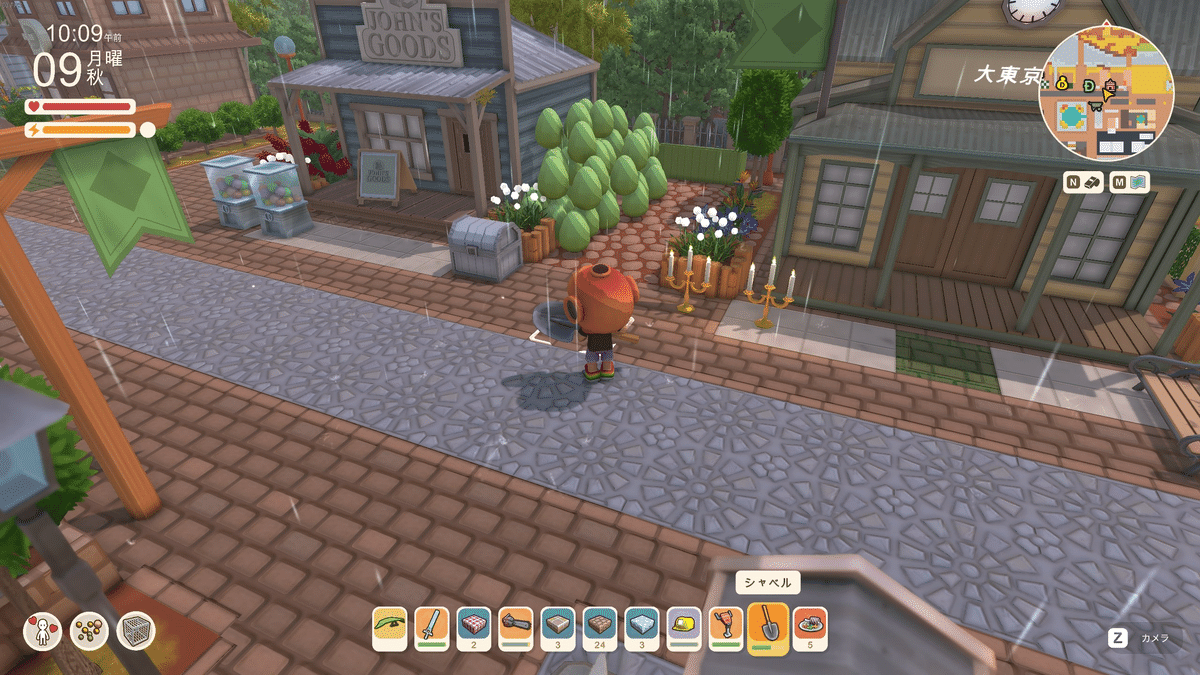Select the jackhammer tool slot
This screenshot has width=1200, height=675.
tap(726, 627)
